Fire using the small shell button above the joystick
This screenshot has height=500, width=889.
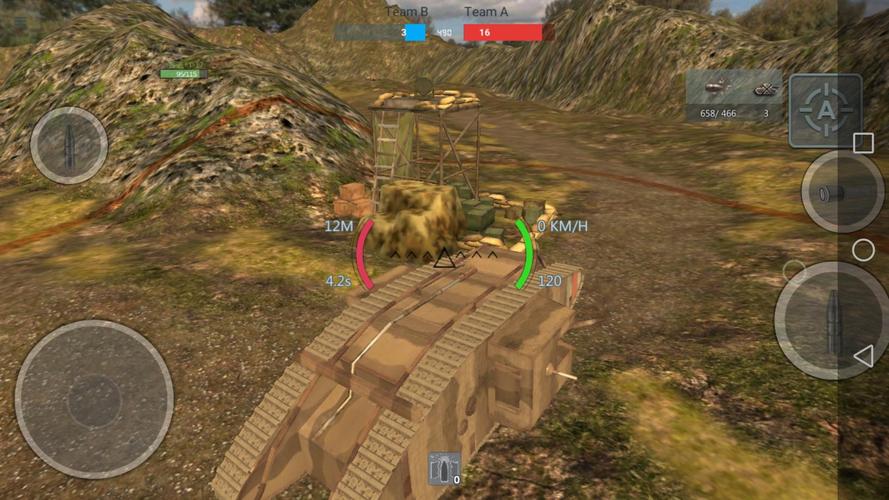(69, 145)
